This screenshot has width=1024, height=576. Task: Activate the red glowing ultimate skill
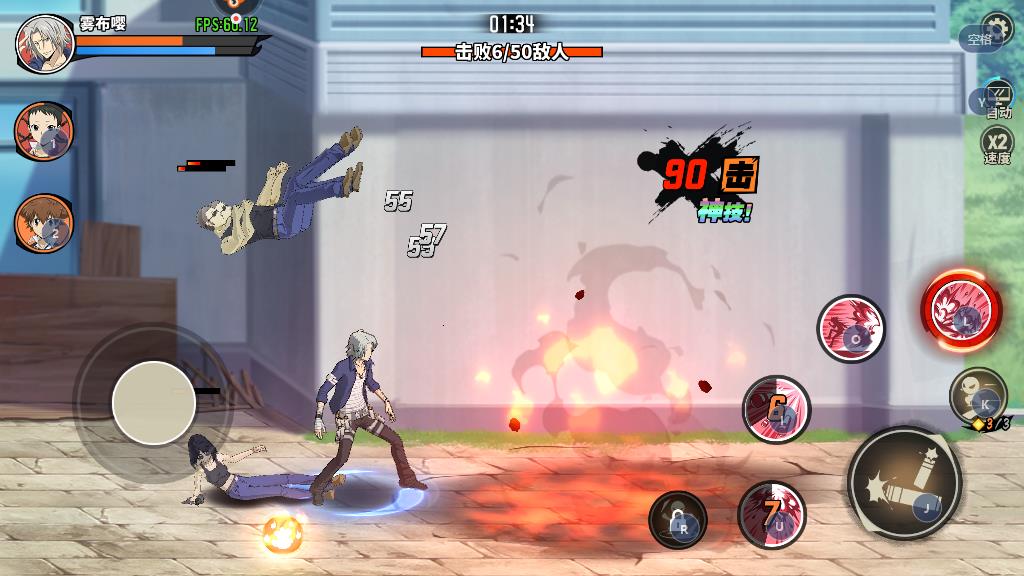[x=960, y=307]
